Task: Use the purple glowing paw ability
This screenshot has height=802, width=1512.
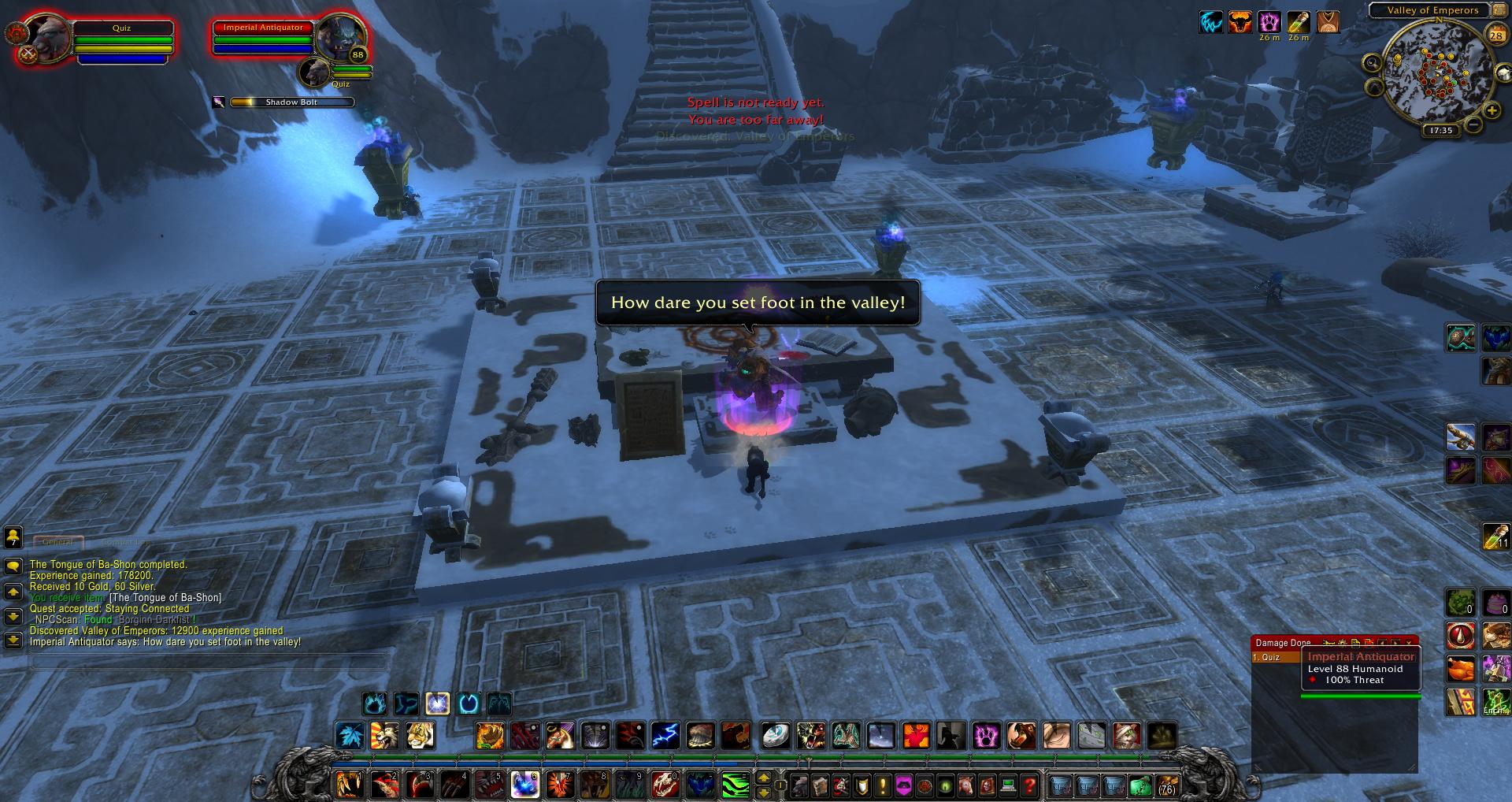Action: pos(986,736)
